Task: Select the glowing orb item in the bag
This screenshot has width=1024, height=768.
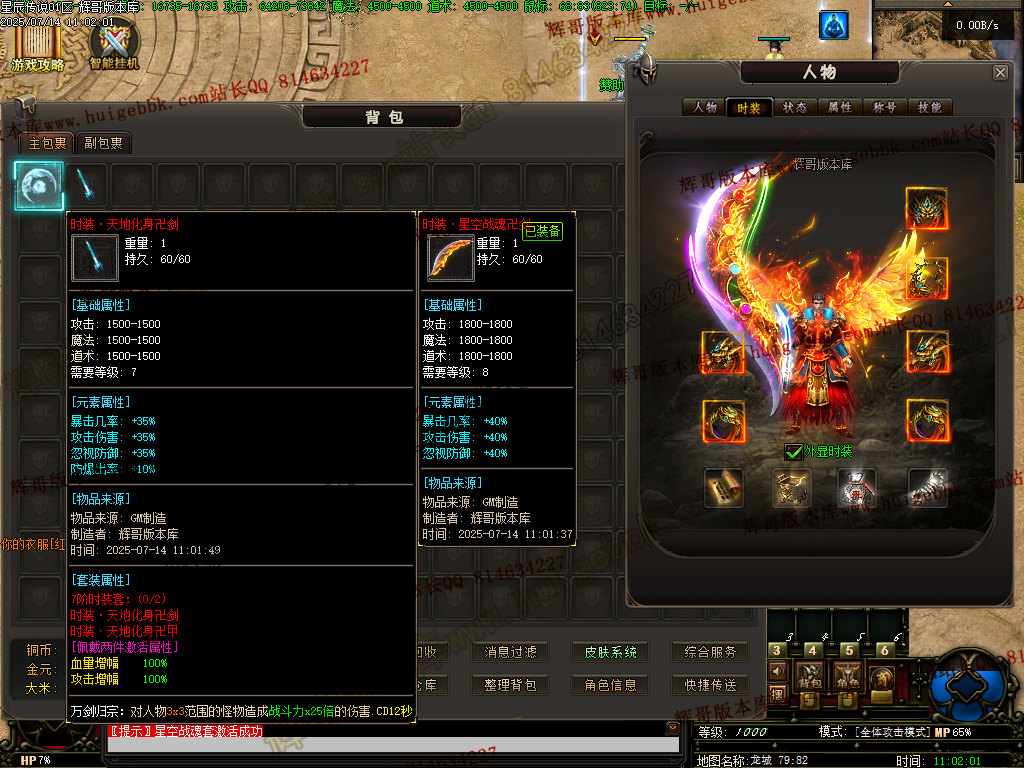Action: tap(39, 185)
